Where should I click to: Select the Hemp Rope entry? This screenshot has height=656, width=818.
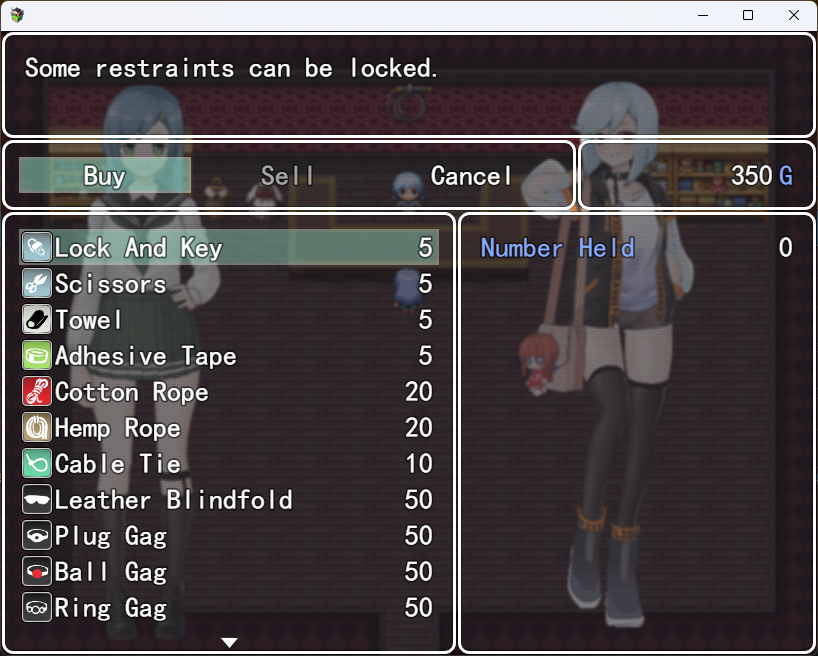(x=229, y=428)
